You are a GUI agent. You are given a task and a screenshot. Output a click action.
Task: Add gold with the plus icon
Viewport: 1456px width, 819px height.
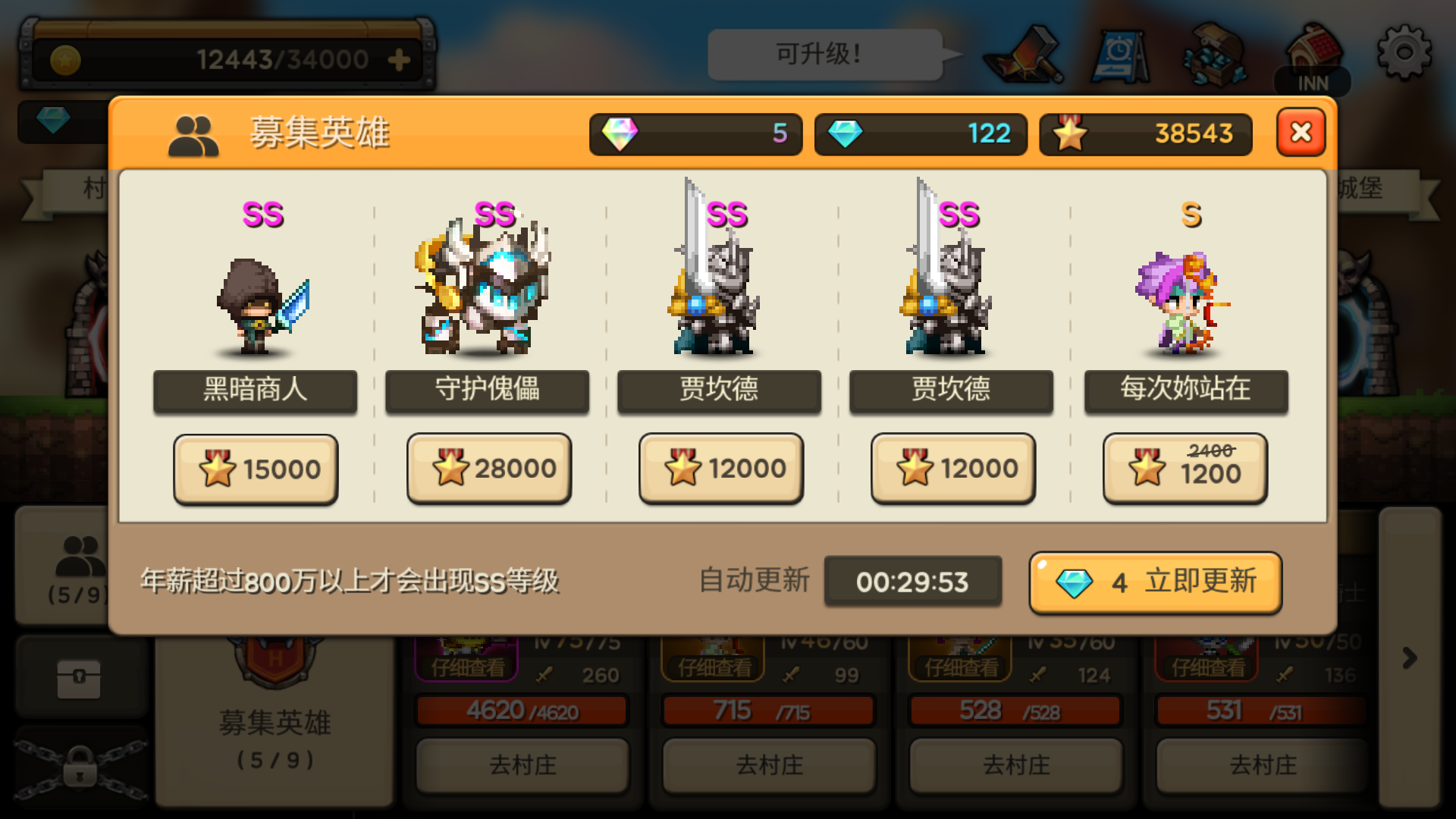[x=400, y=58]
